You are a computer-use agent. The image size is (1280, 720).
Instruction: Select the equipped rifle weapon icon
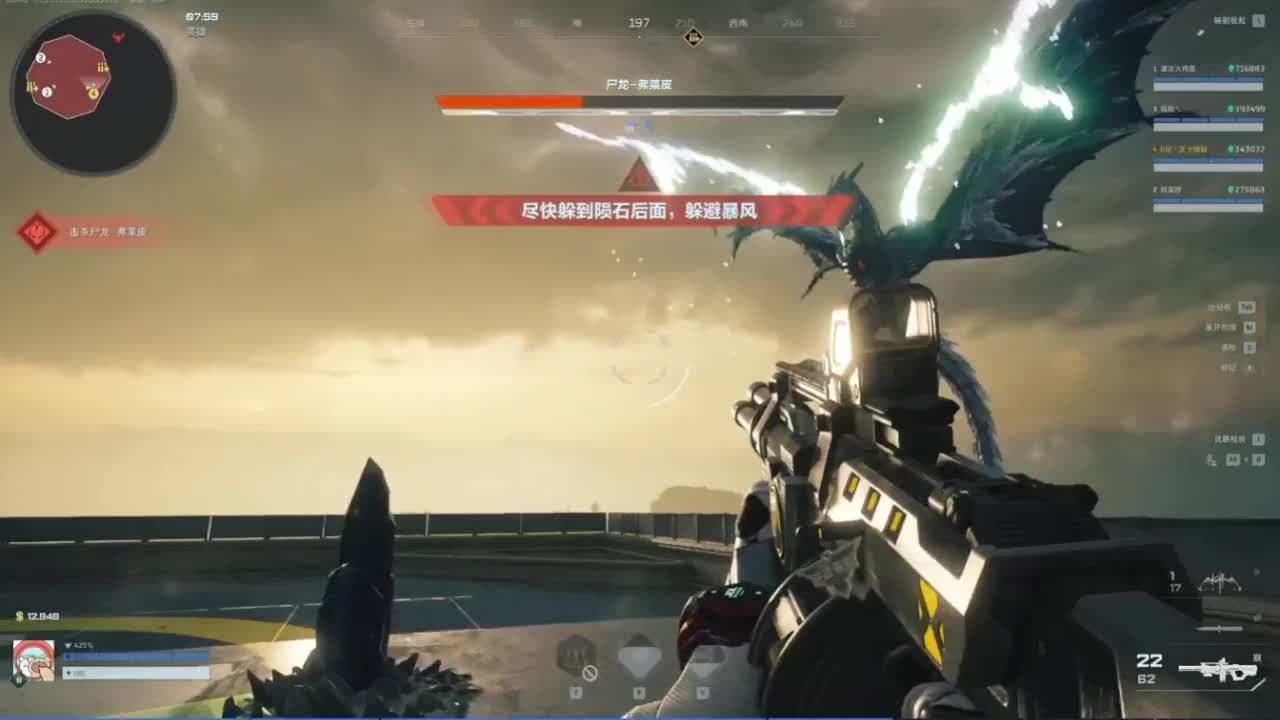tap(1218, 669)
